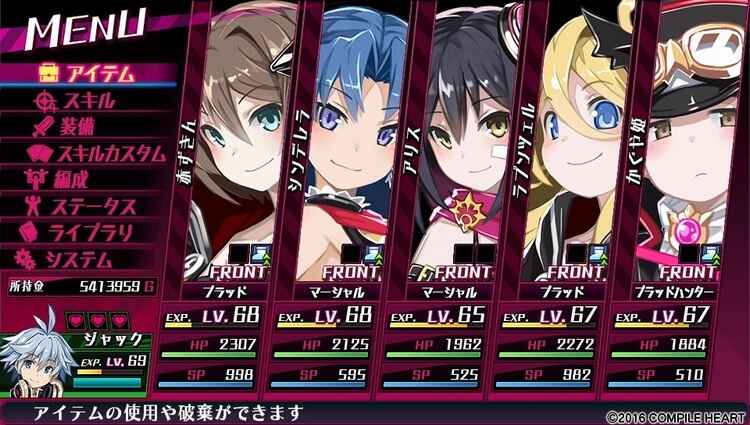Select 赤ずきん character card
This screenshot has height=425, width=750.
pos(228,200)
